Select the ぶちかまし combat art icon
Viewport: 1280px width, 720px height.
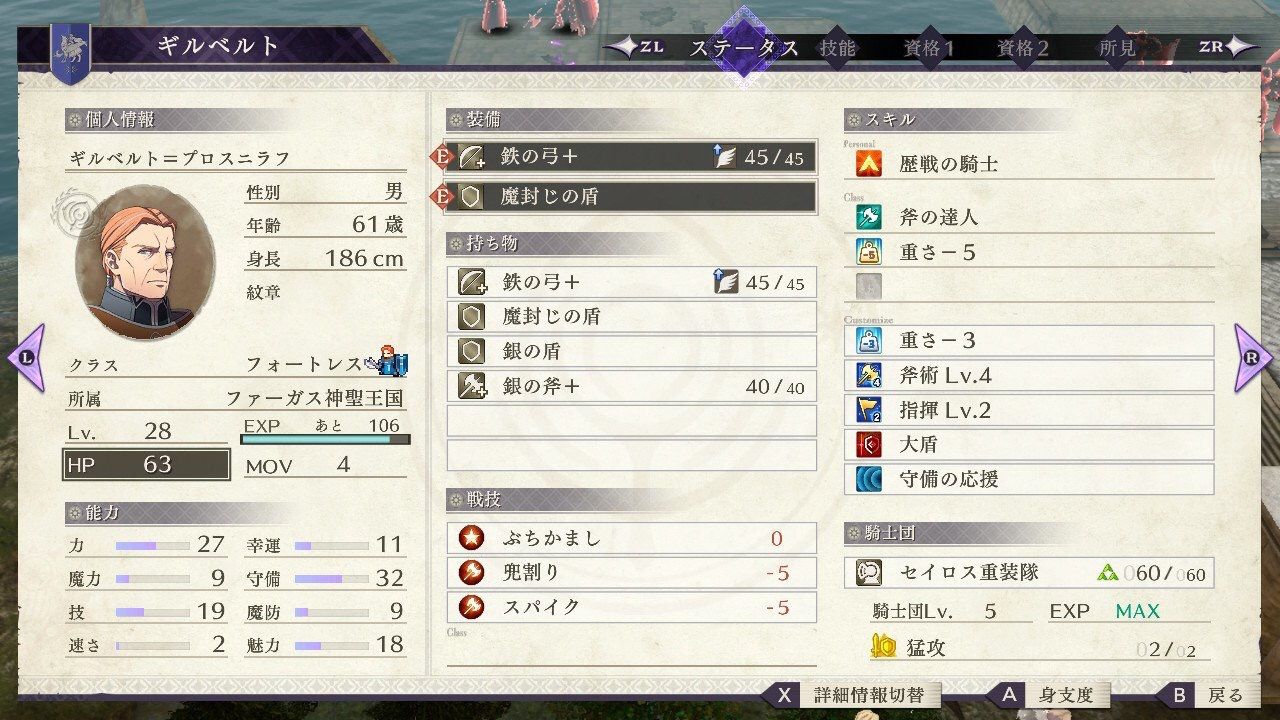(470, 538)
